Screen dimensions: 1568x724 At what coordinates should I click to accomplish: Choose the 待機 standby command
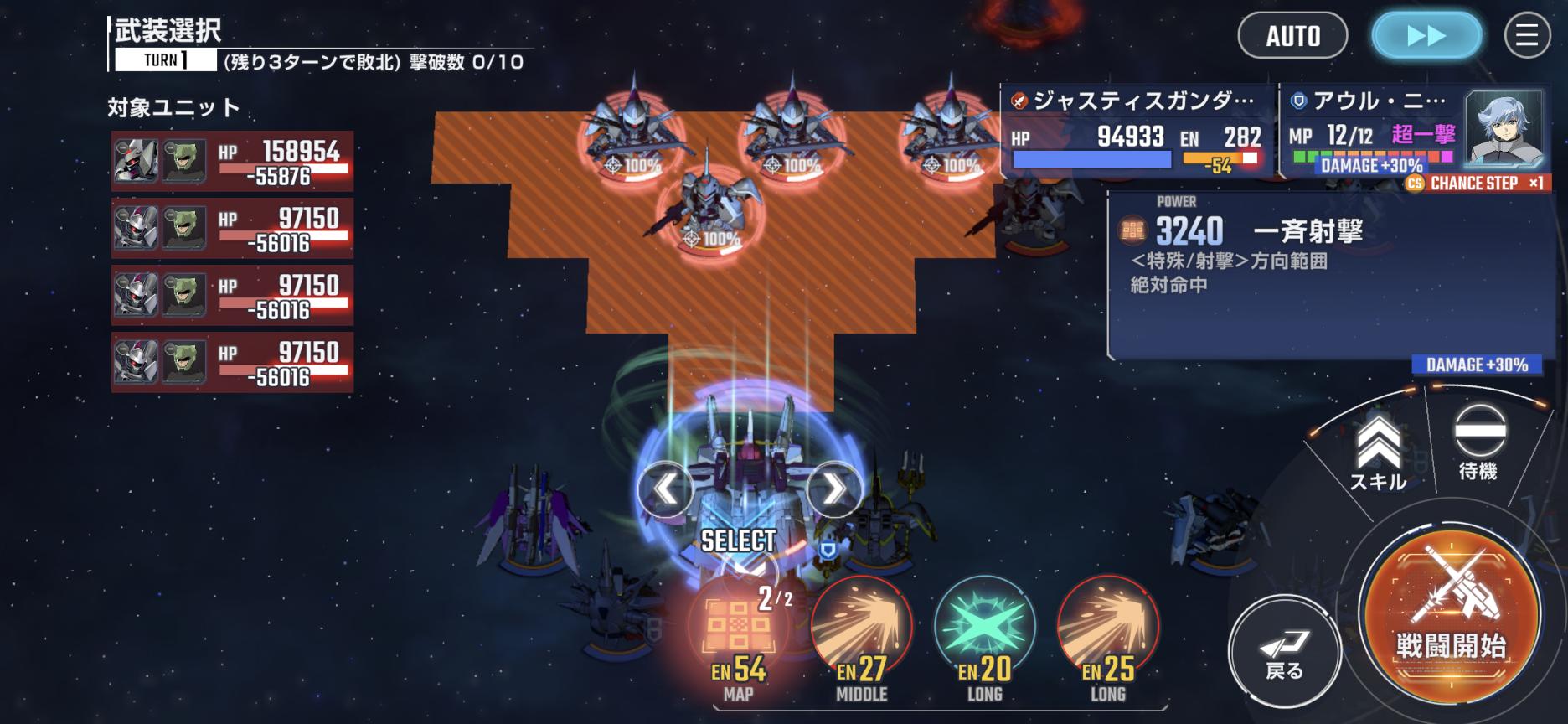click(1478, 442)
